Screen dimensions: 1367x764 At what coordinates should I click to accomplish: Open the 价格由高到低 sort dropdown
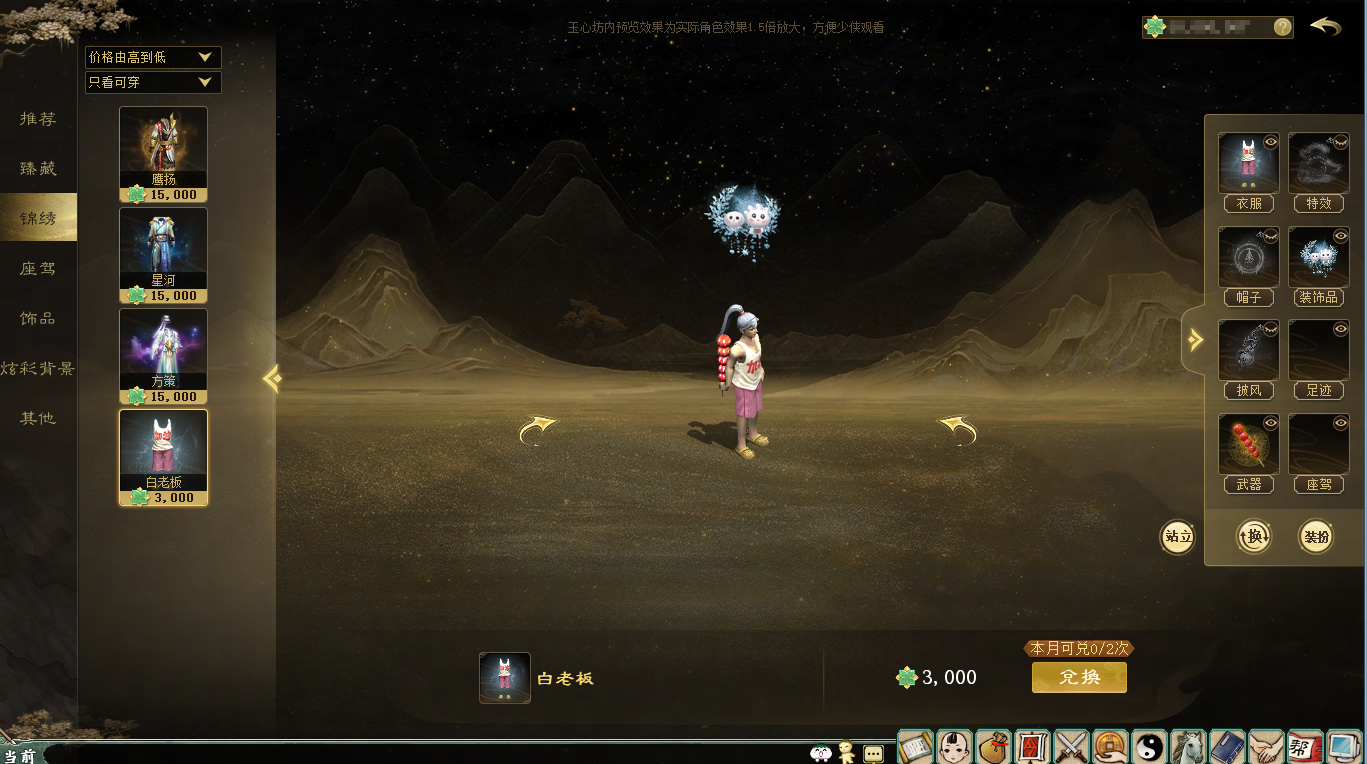click(153, 58)
